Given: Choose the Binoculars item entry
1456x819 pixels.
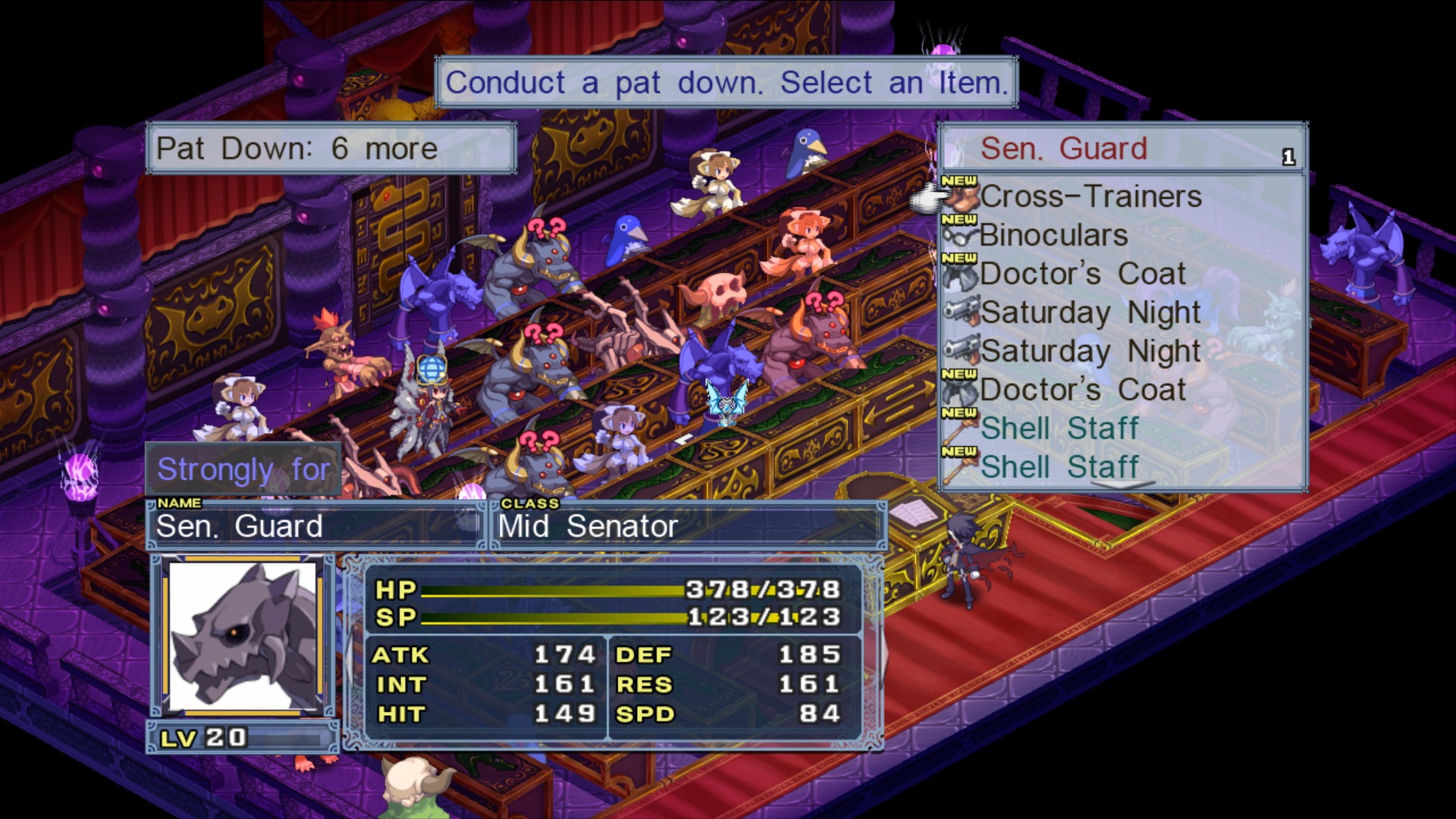Looking at the screenshot, I should point(1053,236).
